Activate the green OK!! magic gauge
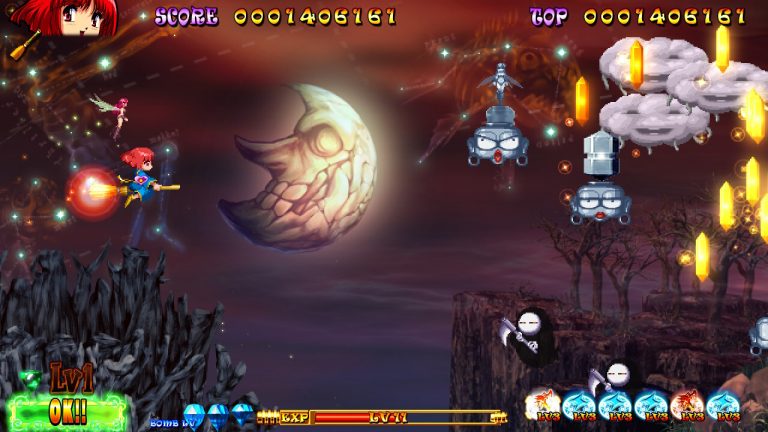The image size is (768, 432). click(x=68, y=411)
